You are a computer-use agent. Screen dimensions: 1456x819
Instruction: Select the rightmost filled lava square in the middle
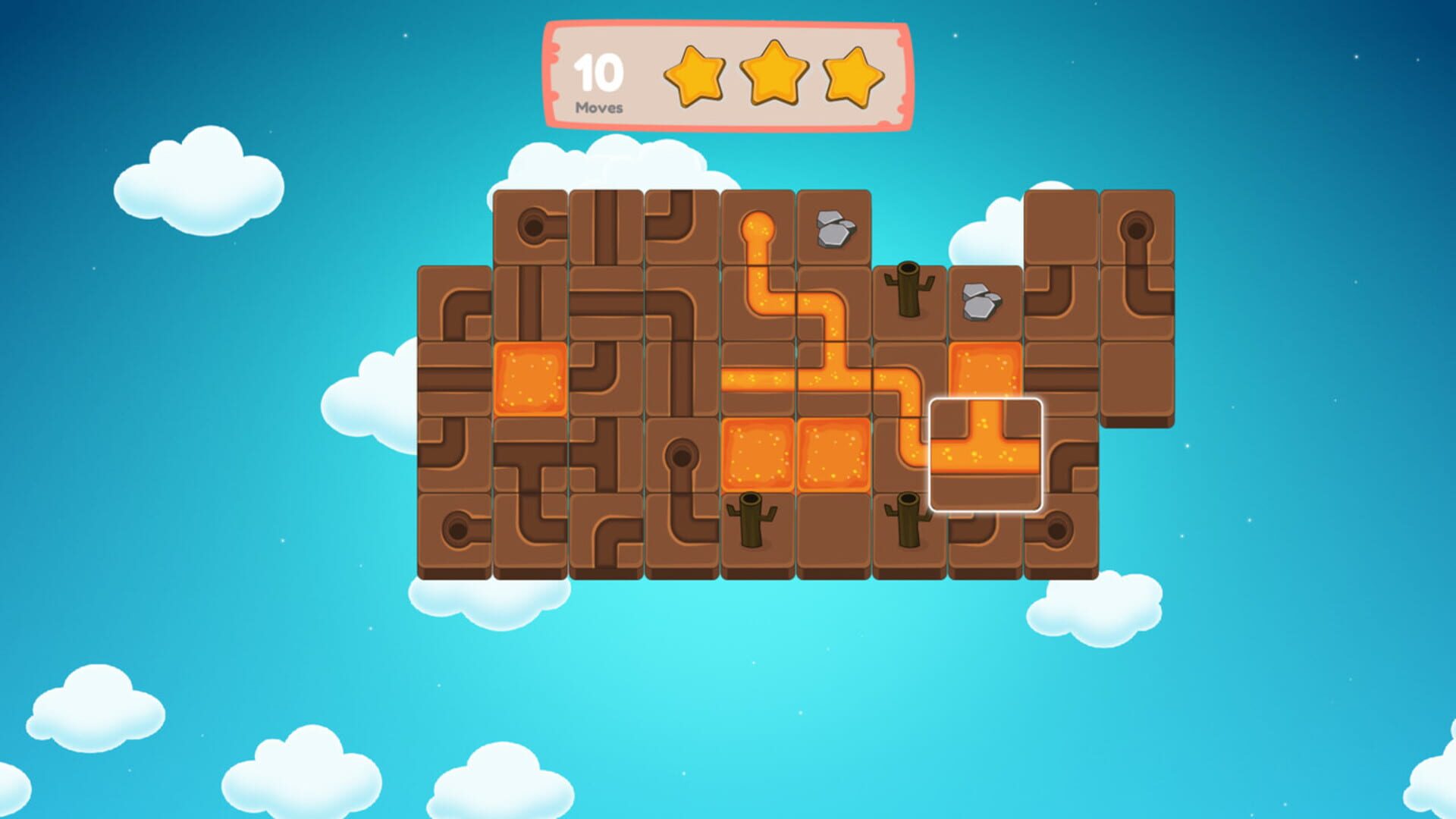pyautogui.click(x=836, y=452)
